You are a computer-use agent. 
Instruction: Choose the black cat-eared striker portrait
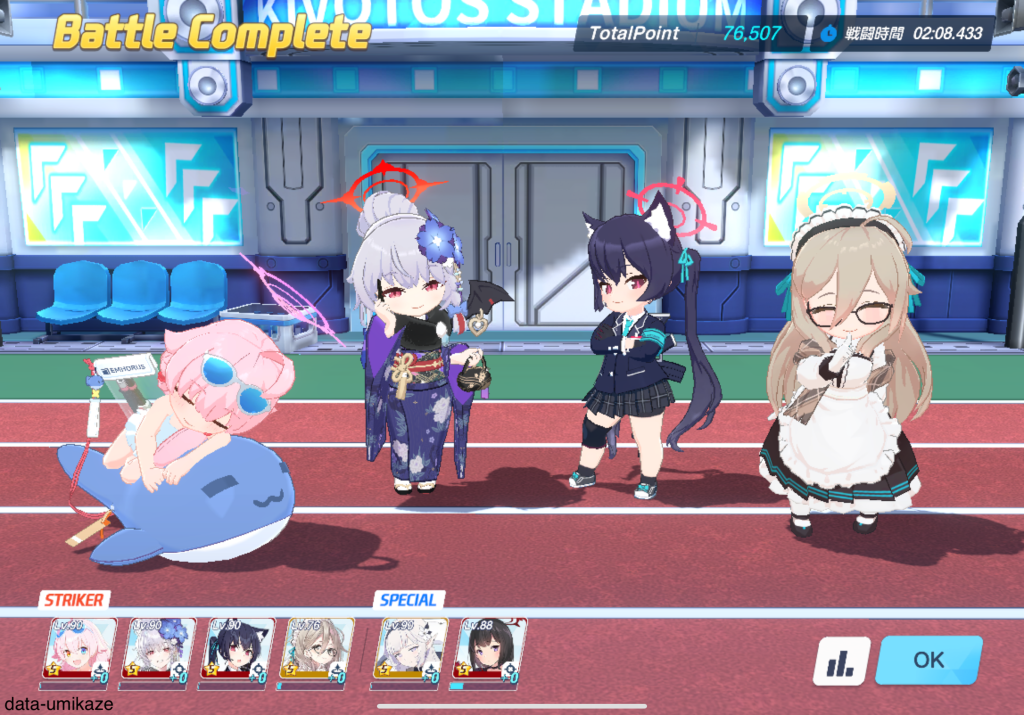point(238,651)
